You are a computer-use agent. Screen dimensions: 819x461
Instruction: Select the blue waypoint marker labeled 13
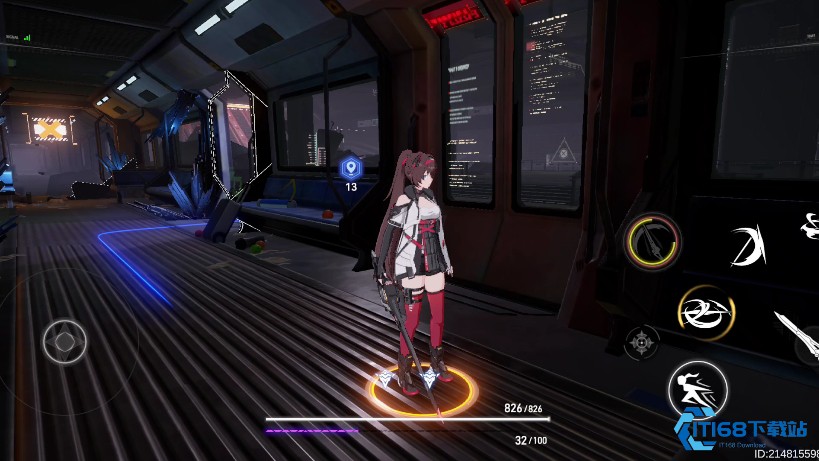tap(350, 168)
